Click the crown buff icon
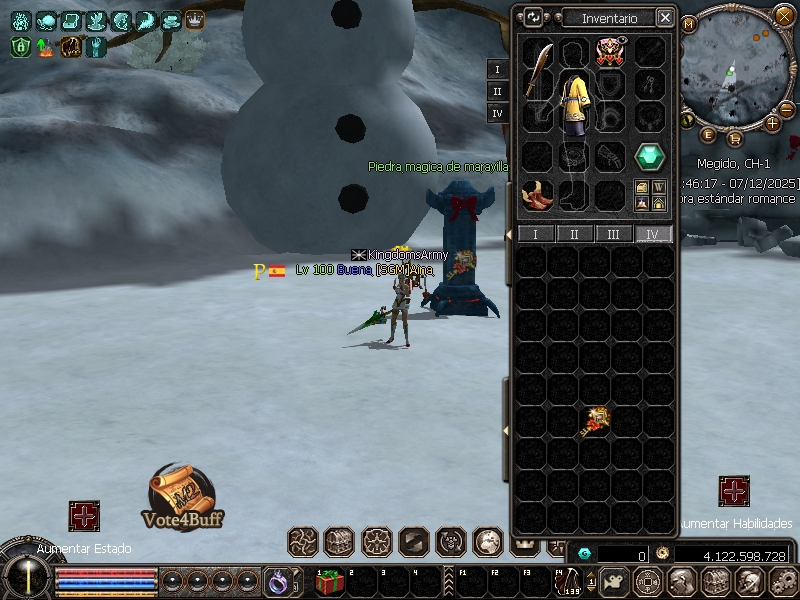This screenshot has width=800, height=600. 194,20
